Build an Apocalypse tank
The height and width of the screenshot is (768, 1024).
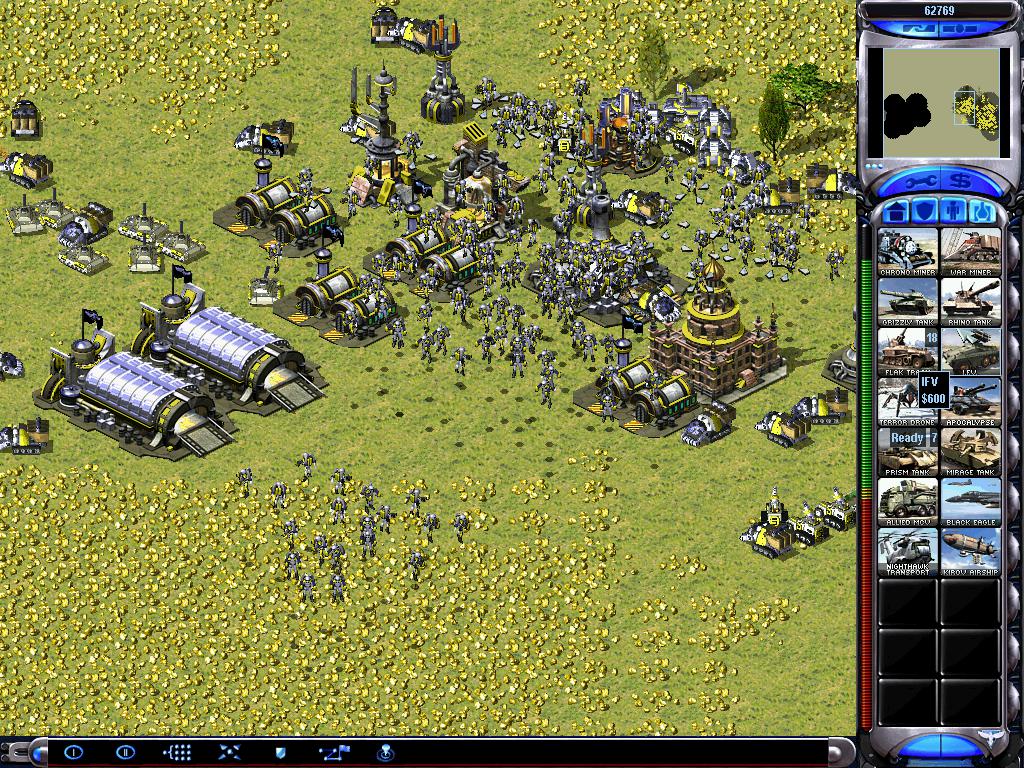(970, 402)
